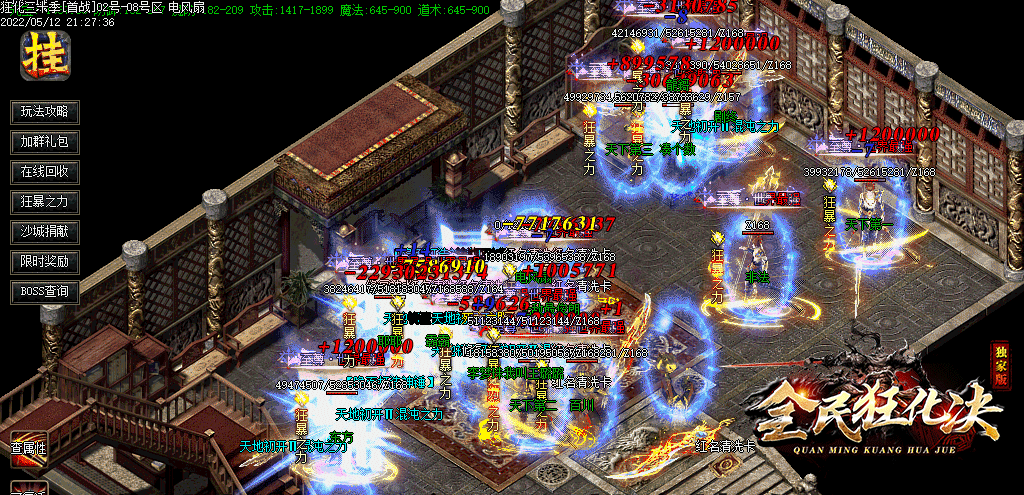The height and width of the screenshot is (495, 1024).
Task: Select the 狂暴之力 button in the side menu
Action: pos(45,202)
